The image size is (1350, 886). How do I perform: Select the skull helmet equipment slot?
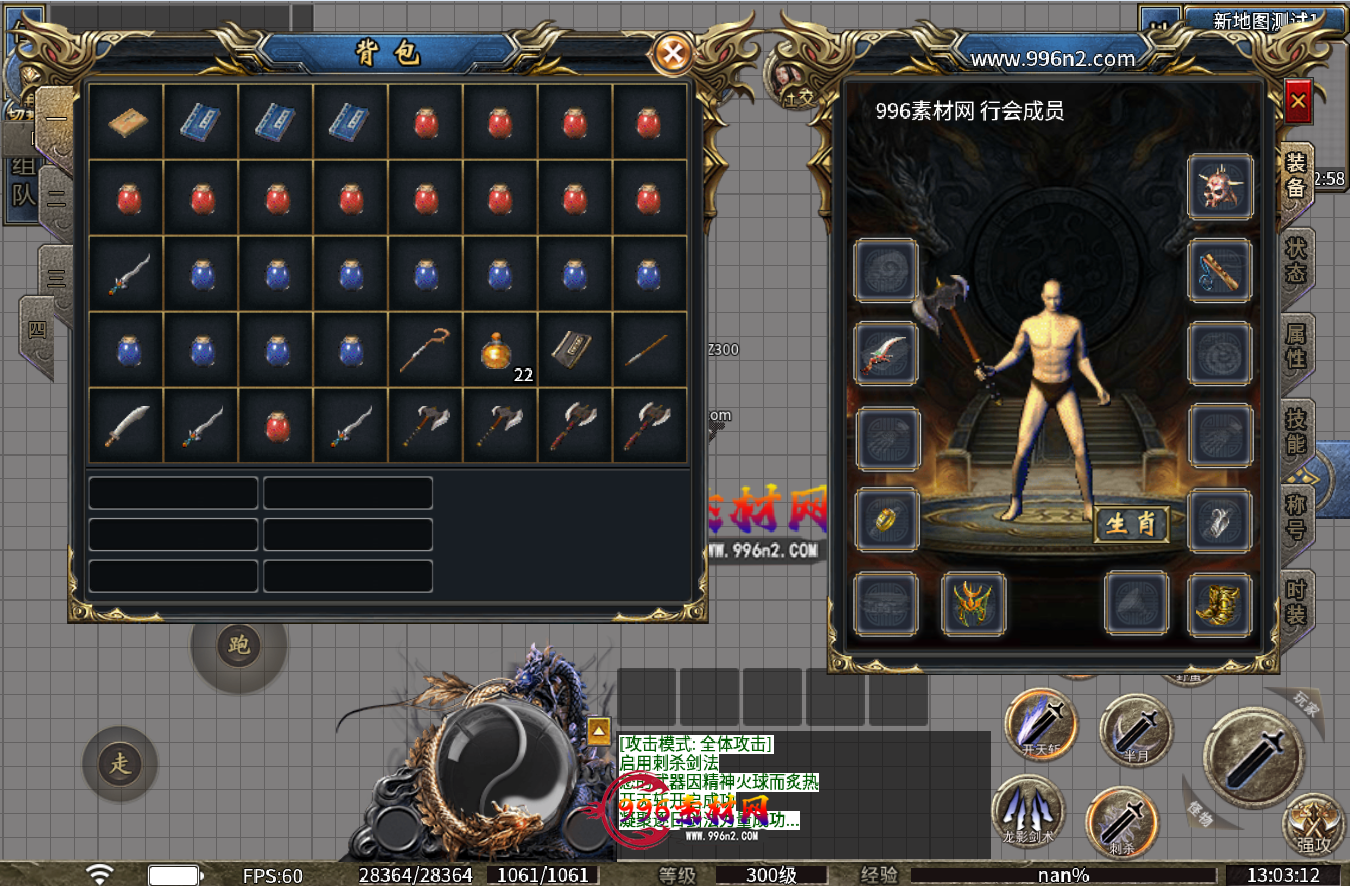point(1220,187)
